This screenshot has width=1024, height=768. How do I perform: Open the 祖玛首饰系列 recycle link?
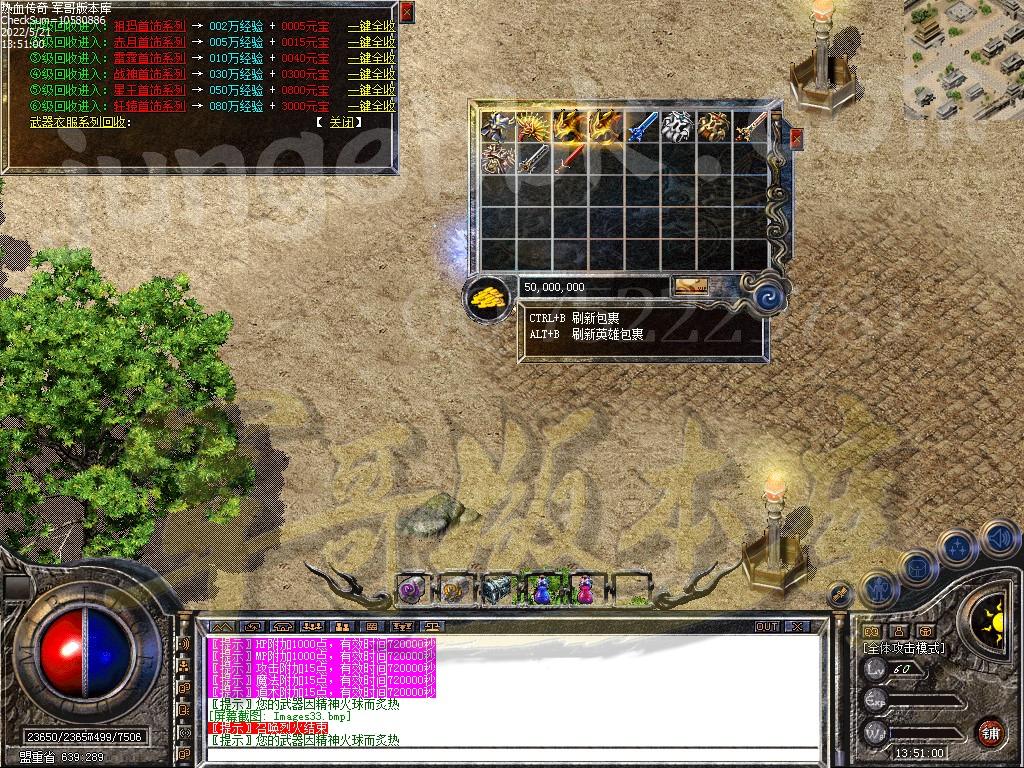click(149, 26)
